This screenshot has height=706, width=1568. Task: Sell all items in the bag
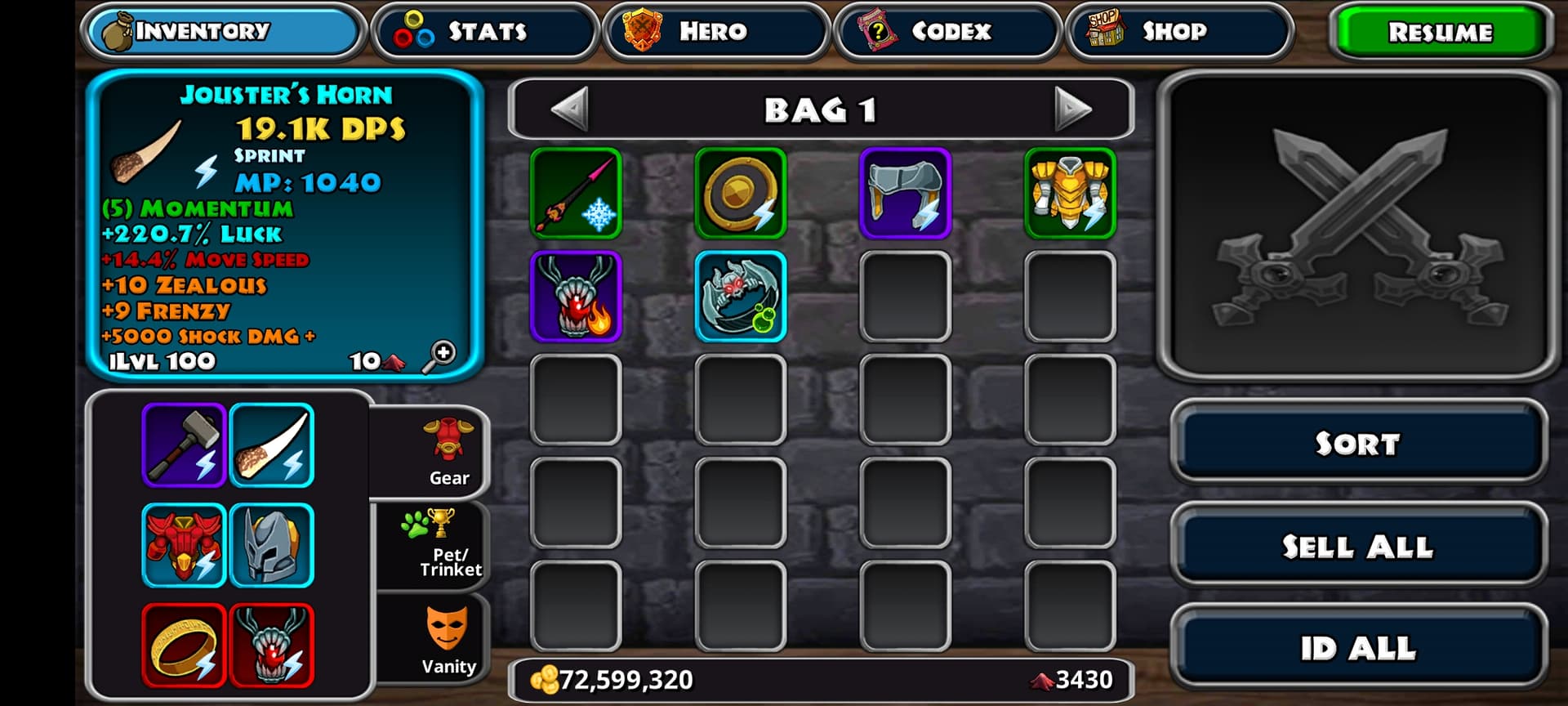point(1357,546)
